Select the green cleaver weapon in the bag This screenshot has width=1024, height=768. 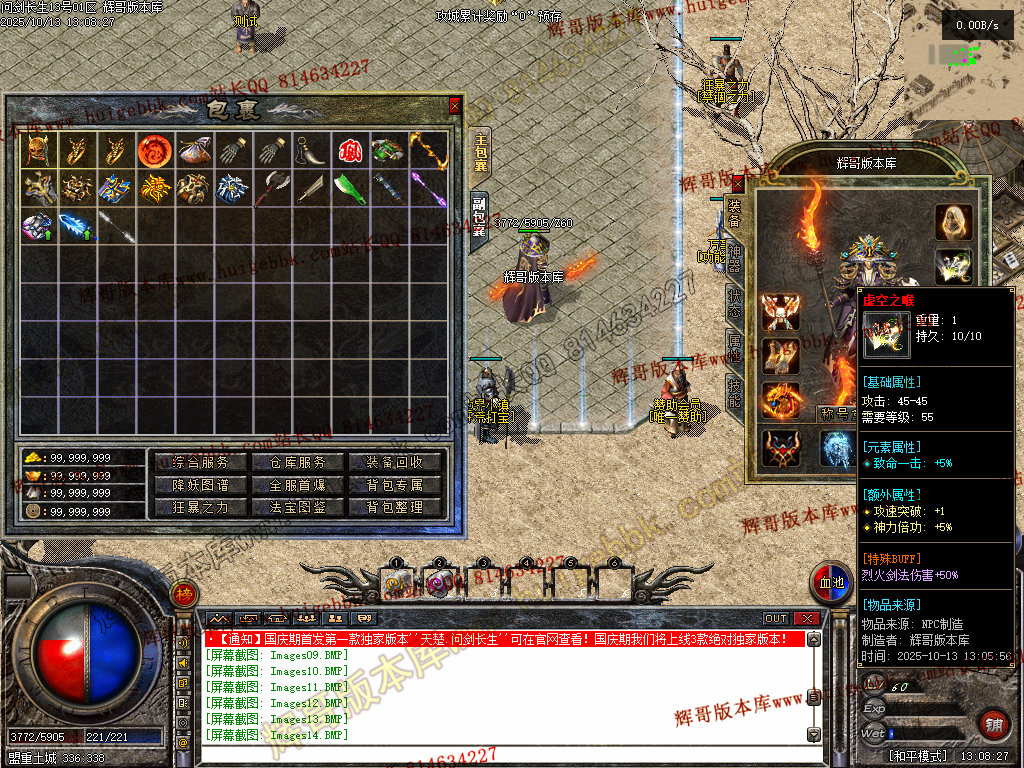(349, 188)
